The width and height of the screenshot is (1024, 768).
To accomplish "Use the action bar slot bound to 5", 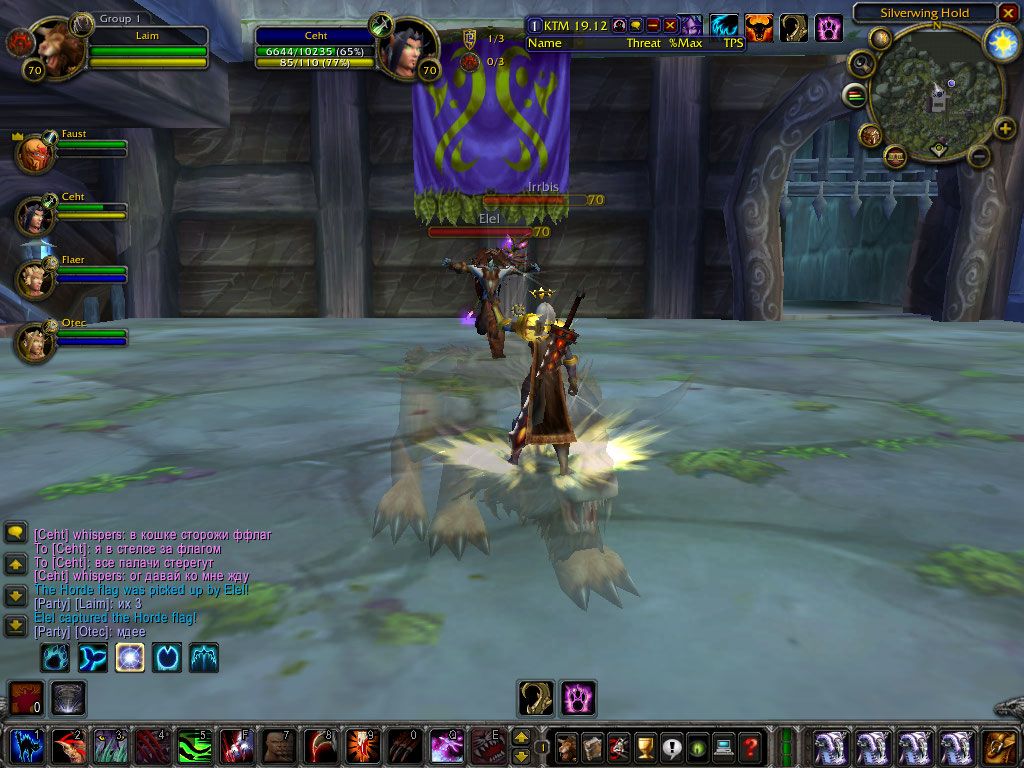I will (x=195, y=747).
